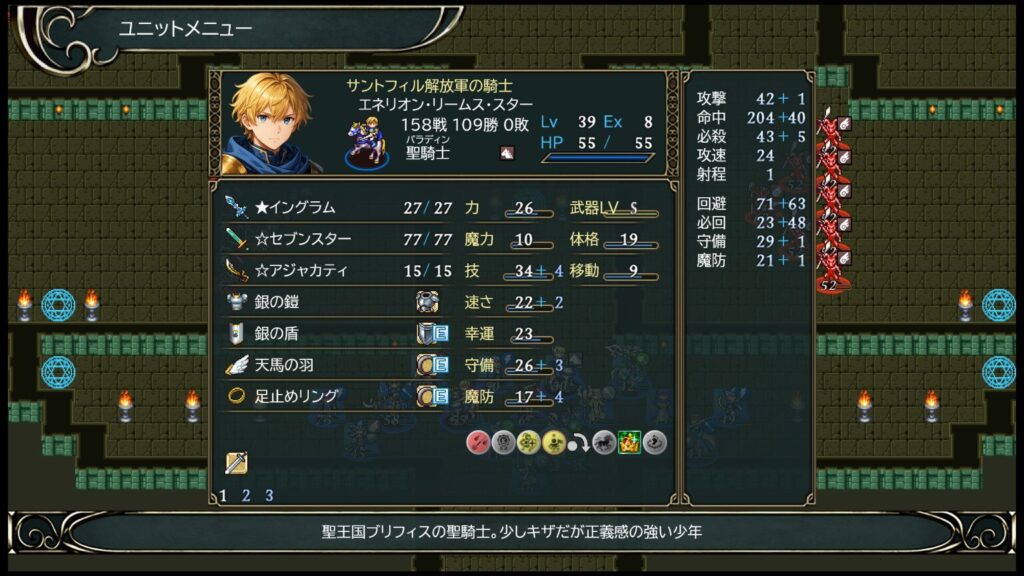Select the gray medal skill icon
This screenshot has width=1024, height=576.
[504, 442]
